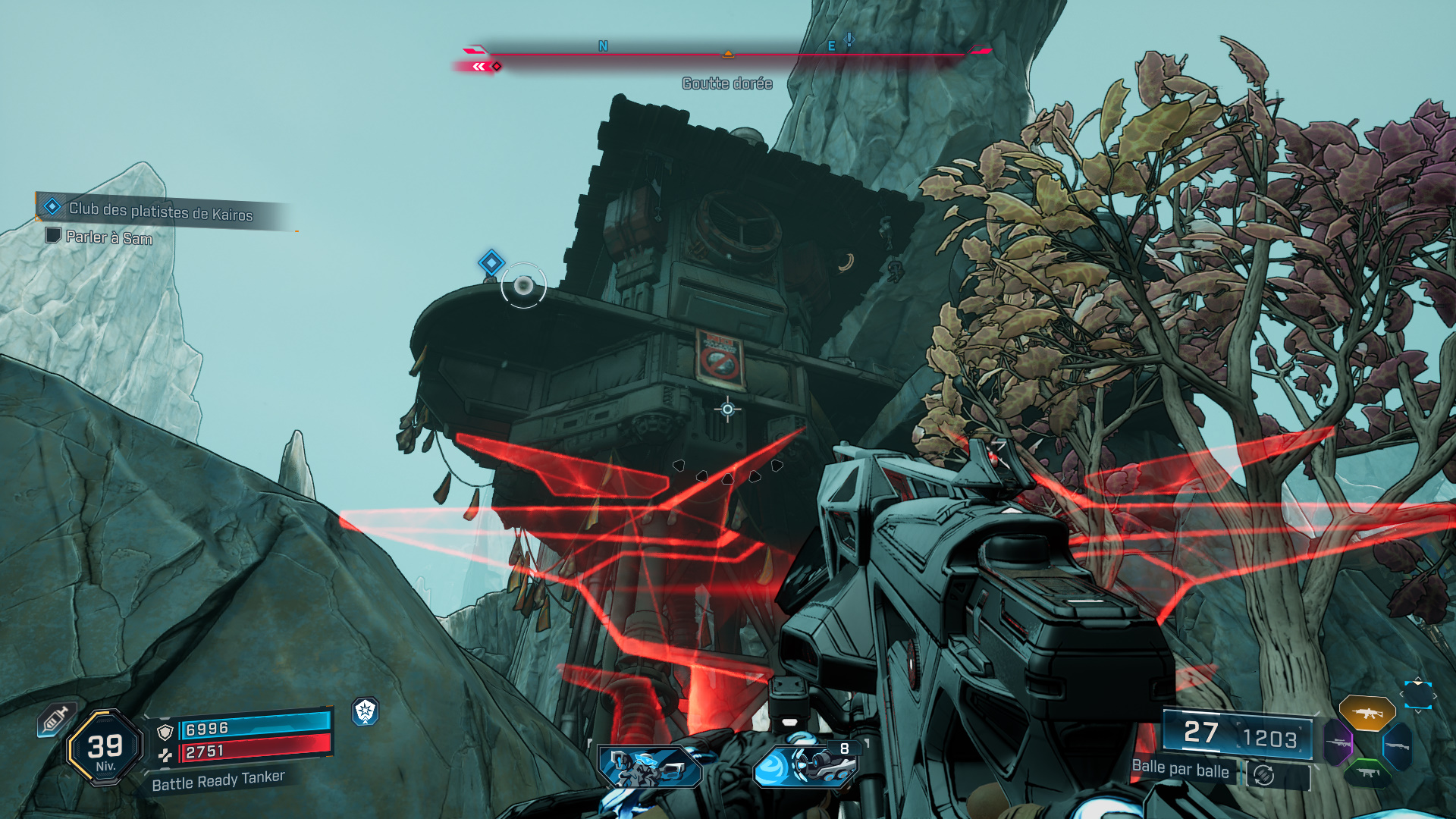Toggle the bullet-by-bullet fire mode icon
This screenshot has height=819, width=1456.
click(x=1263, y=775)
